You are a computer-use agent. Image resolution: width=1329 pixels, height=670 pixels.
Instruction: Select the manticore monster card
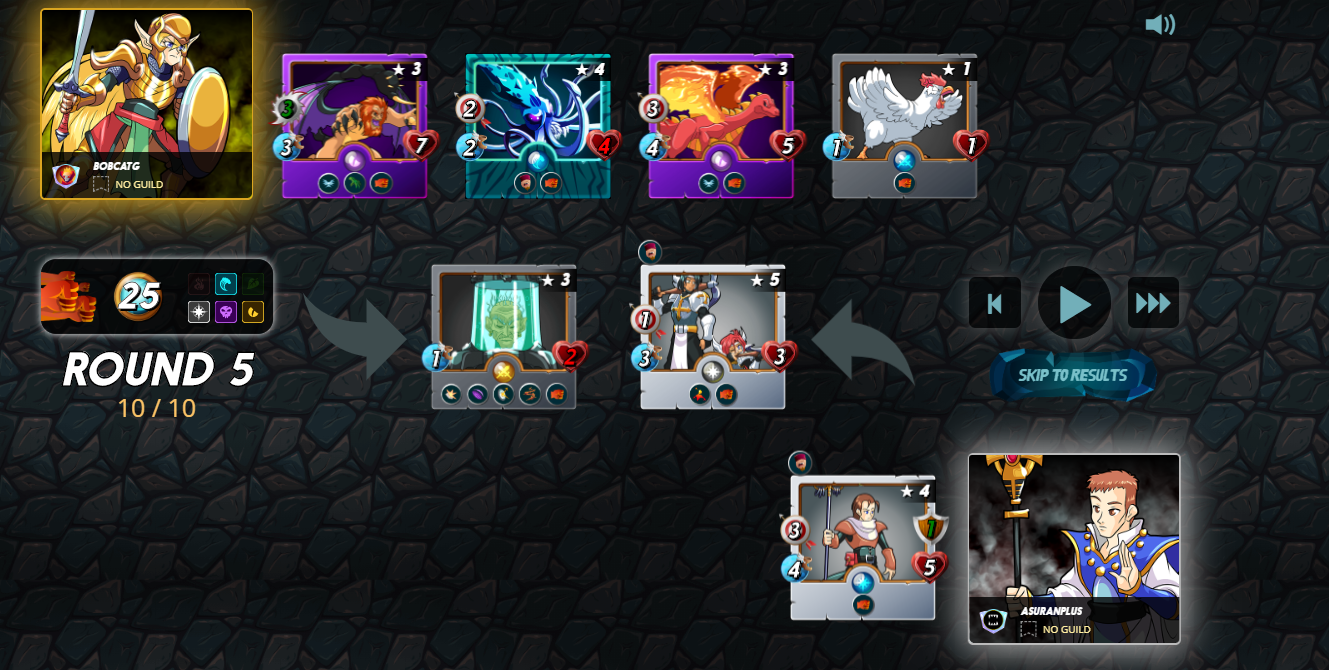(x=354, y=126)
